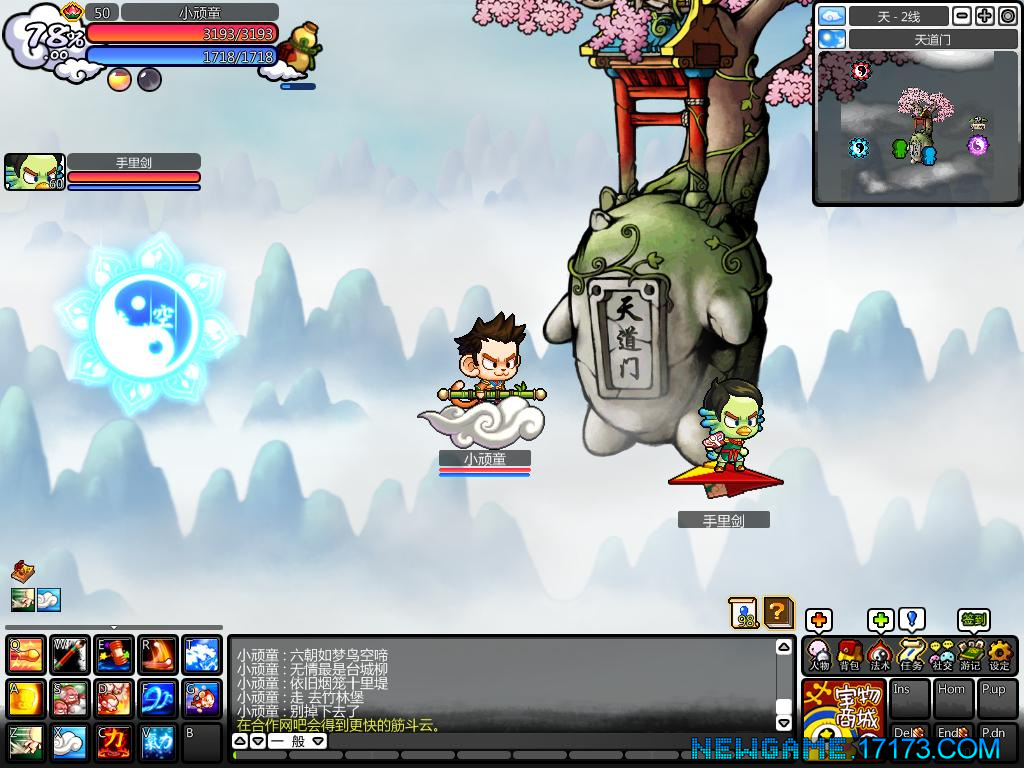Click the round button beside minimap zoom

click(1007, 16)
